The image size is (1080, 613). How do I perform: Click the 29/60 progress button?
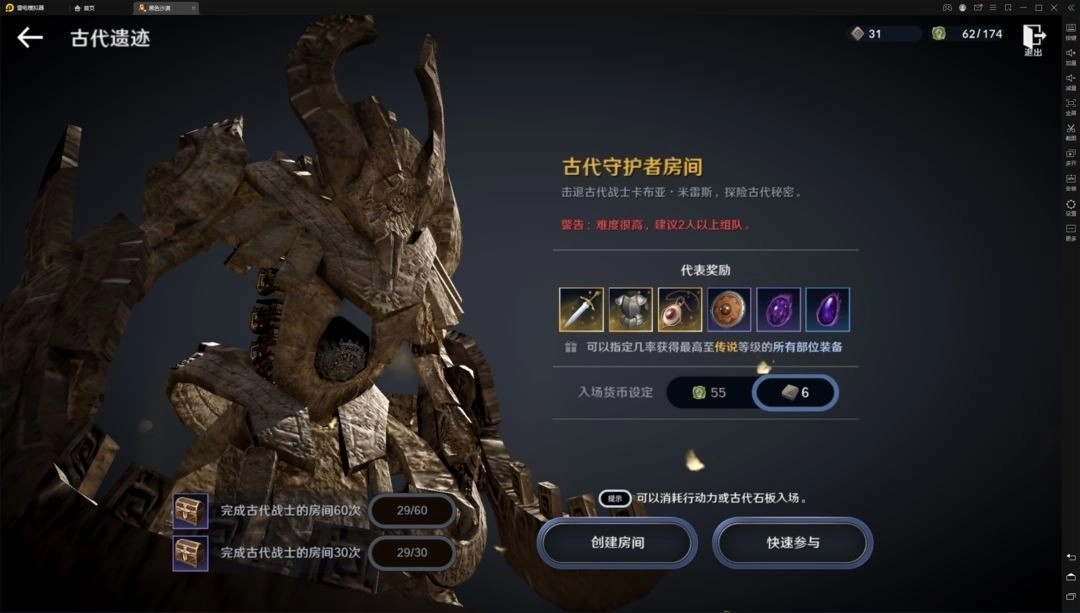[x=412, y=510]
